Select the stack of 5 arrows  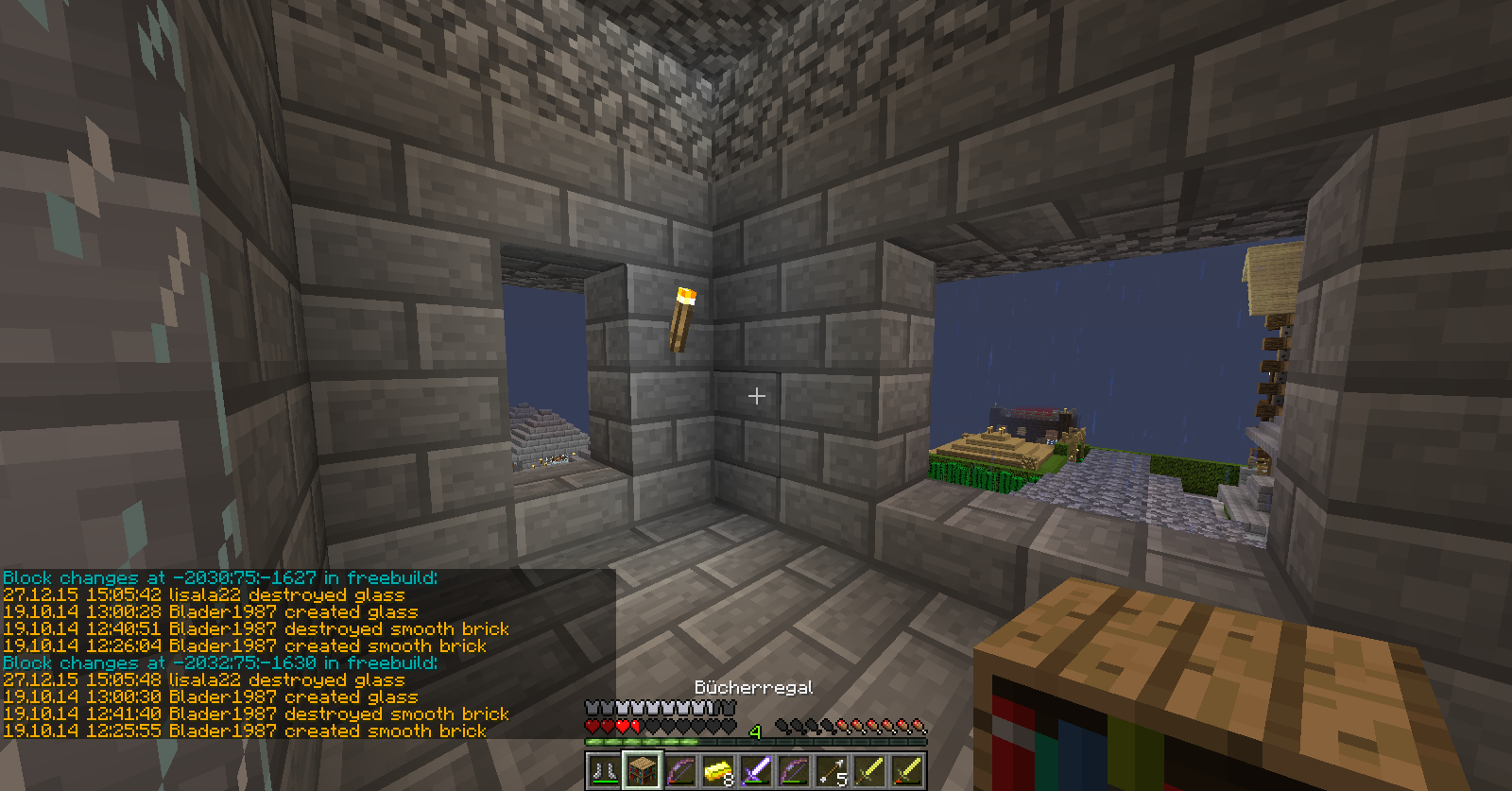832,770
